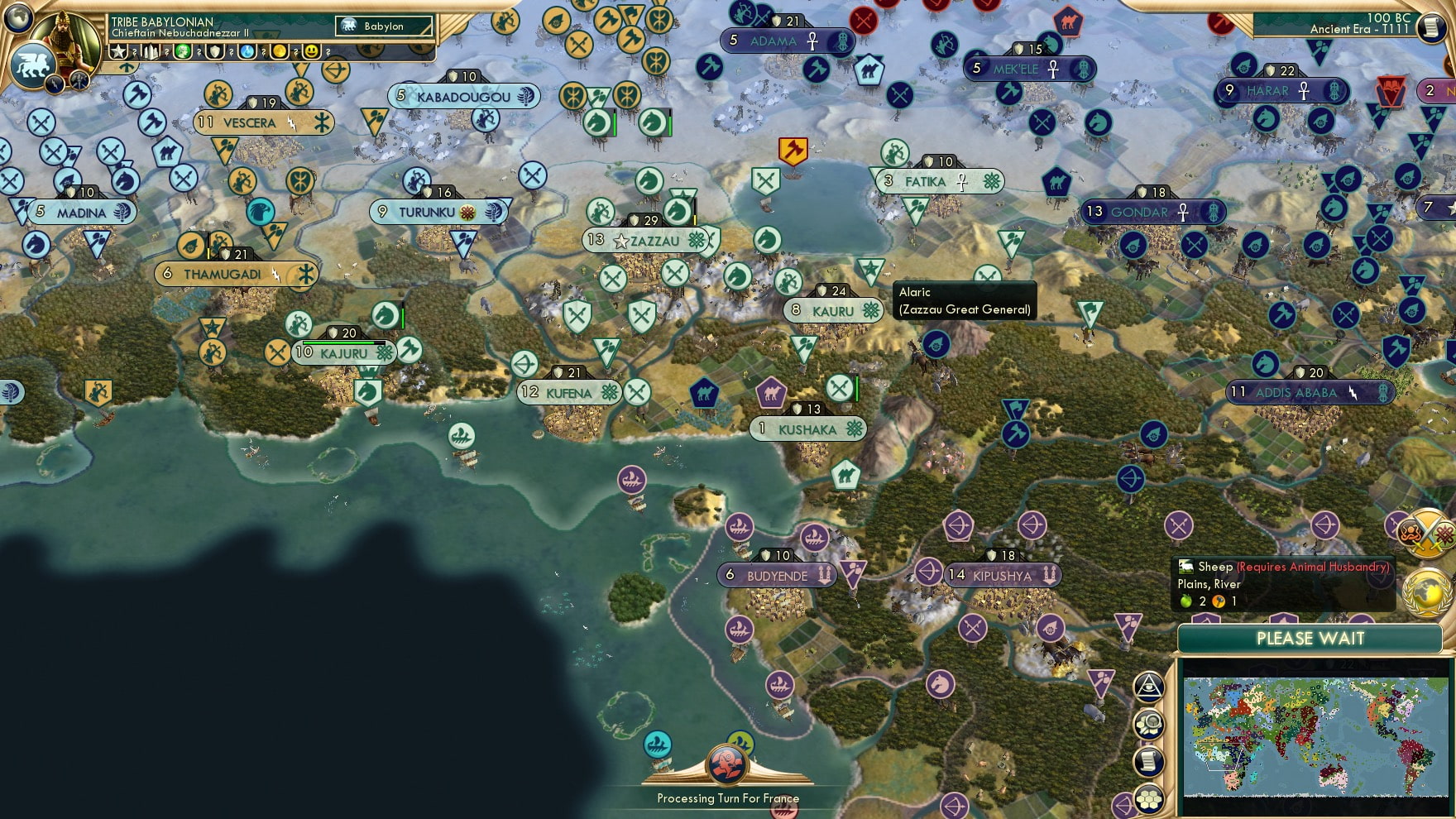Open map options with the hex magnifier icon
1456x819 pixels.
pyautogui.click(x=1148, y=725)
